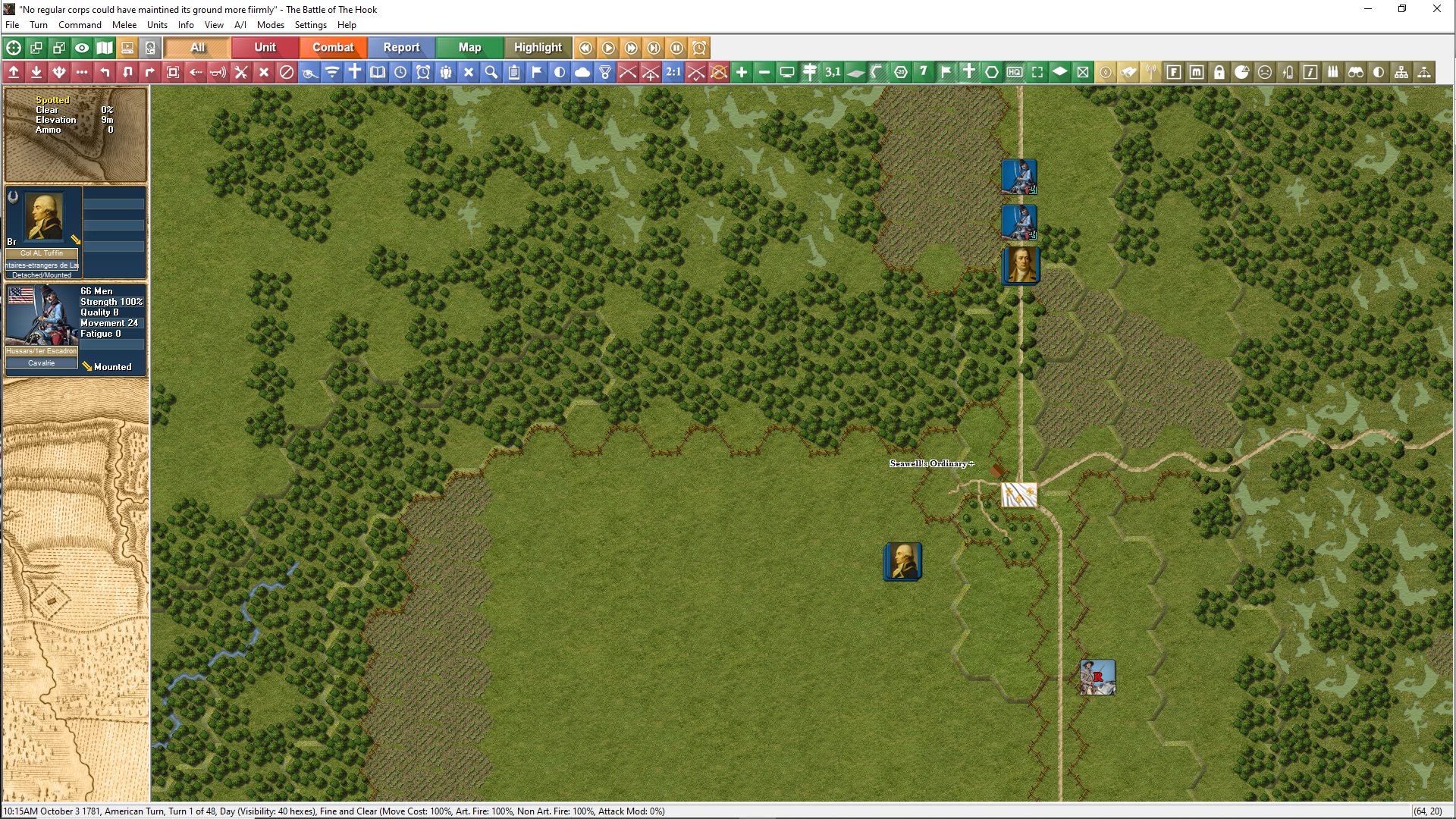
Task: Show the All toolbar tab
Action: click(x=197, y=47)
